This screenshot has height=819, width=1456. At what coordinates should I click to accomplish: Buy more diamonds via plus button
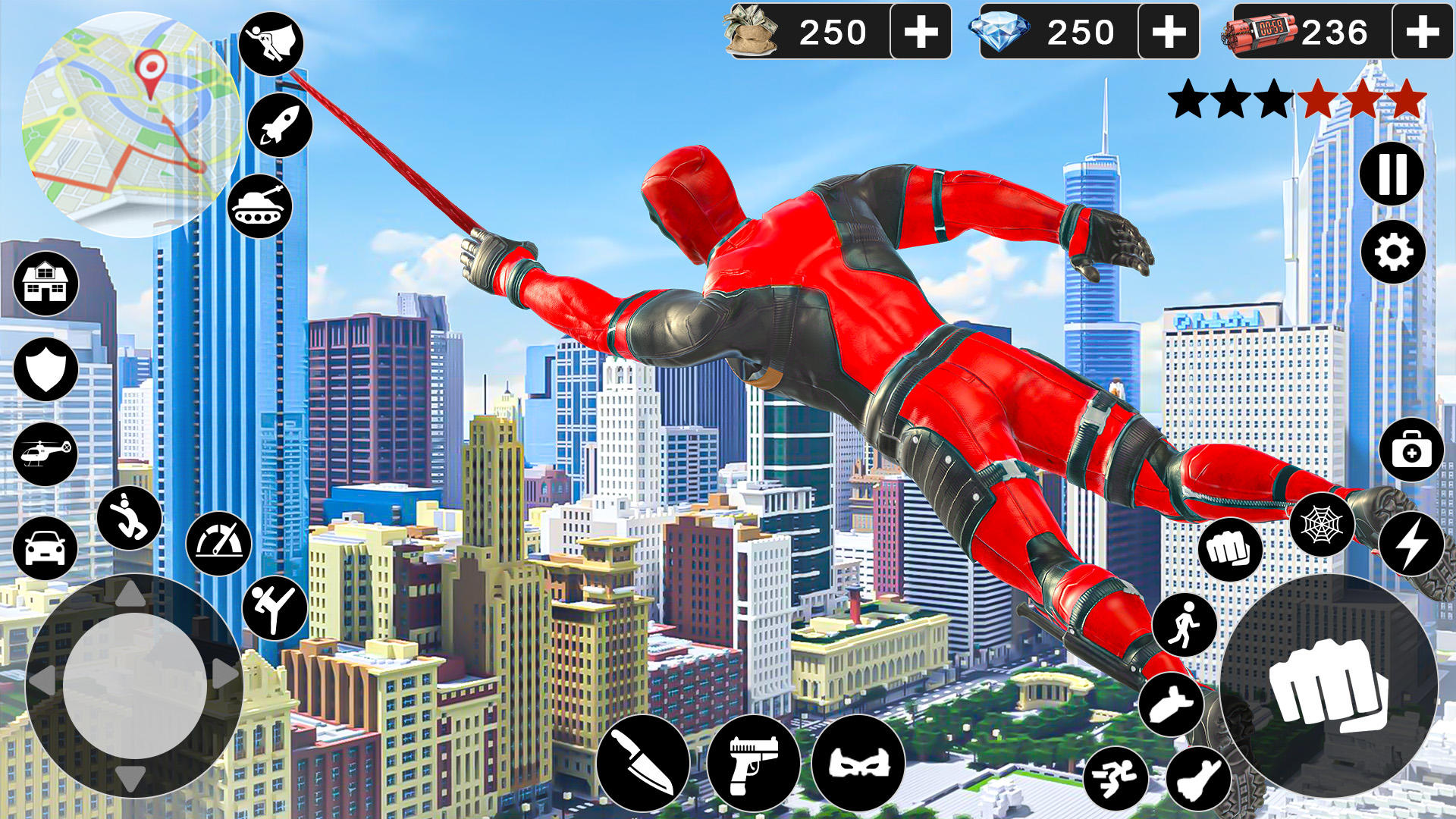click(1169, 32)
